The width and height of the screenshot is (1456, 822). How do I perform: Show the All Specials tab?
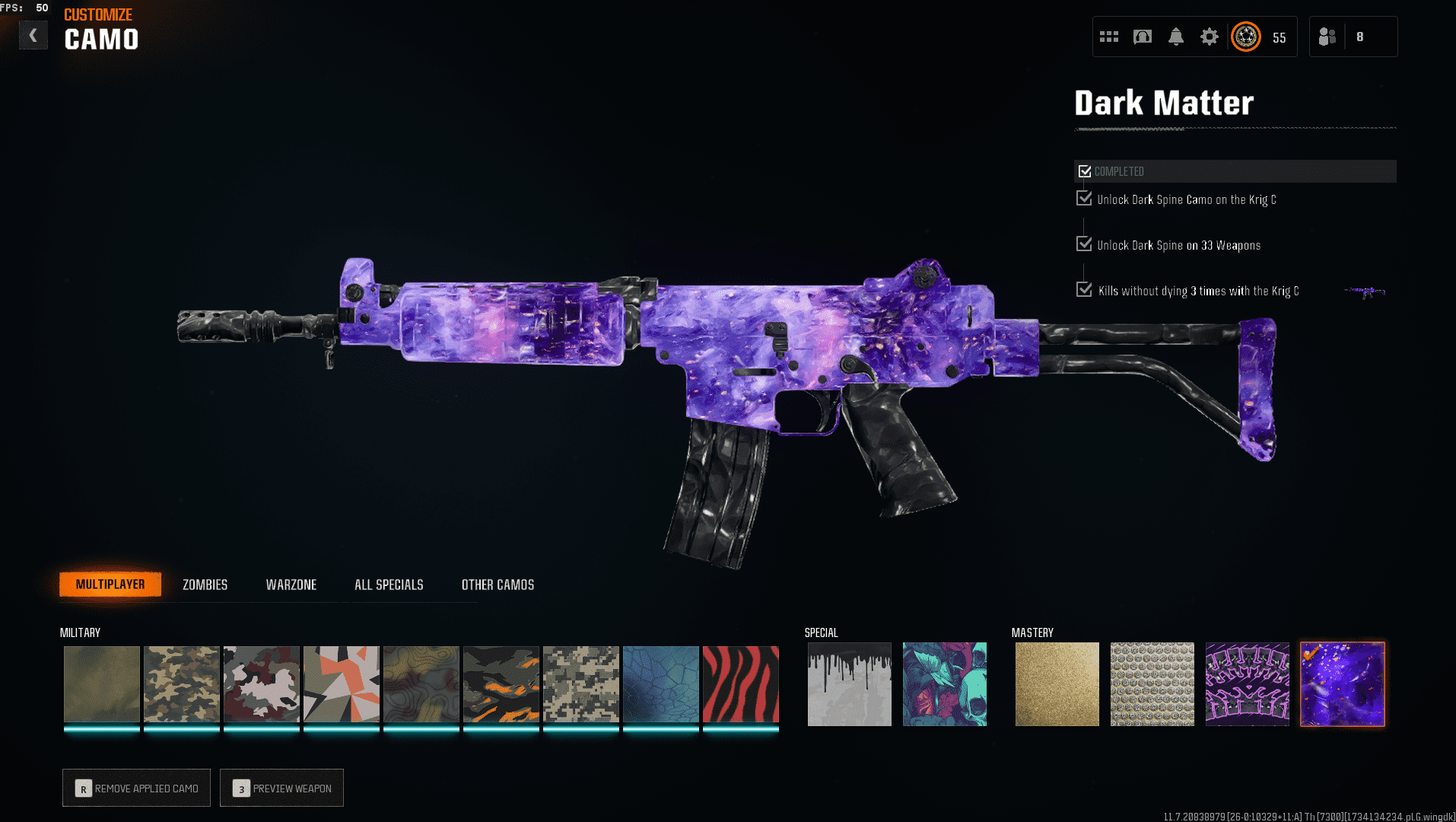(x=389, y=585)
